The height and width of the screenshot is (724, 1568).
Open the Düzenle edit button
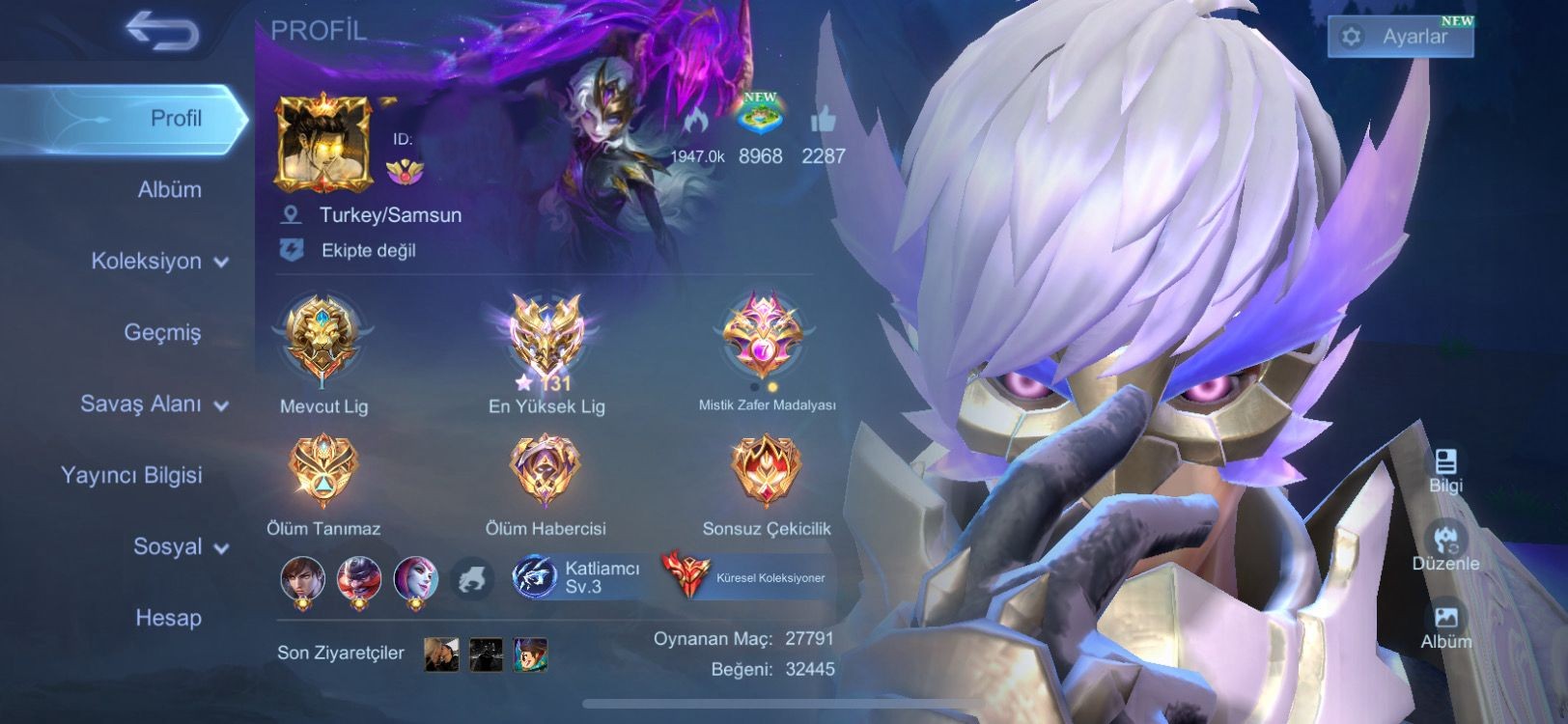pos(1445,546)
